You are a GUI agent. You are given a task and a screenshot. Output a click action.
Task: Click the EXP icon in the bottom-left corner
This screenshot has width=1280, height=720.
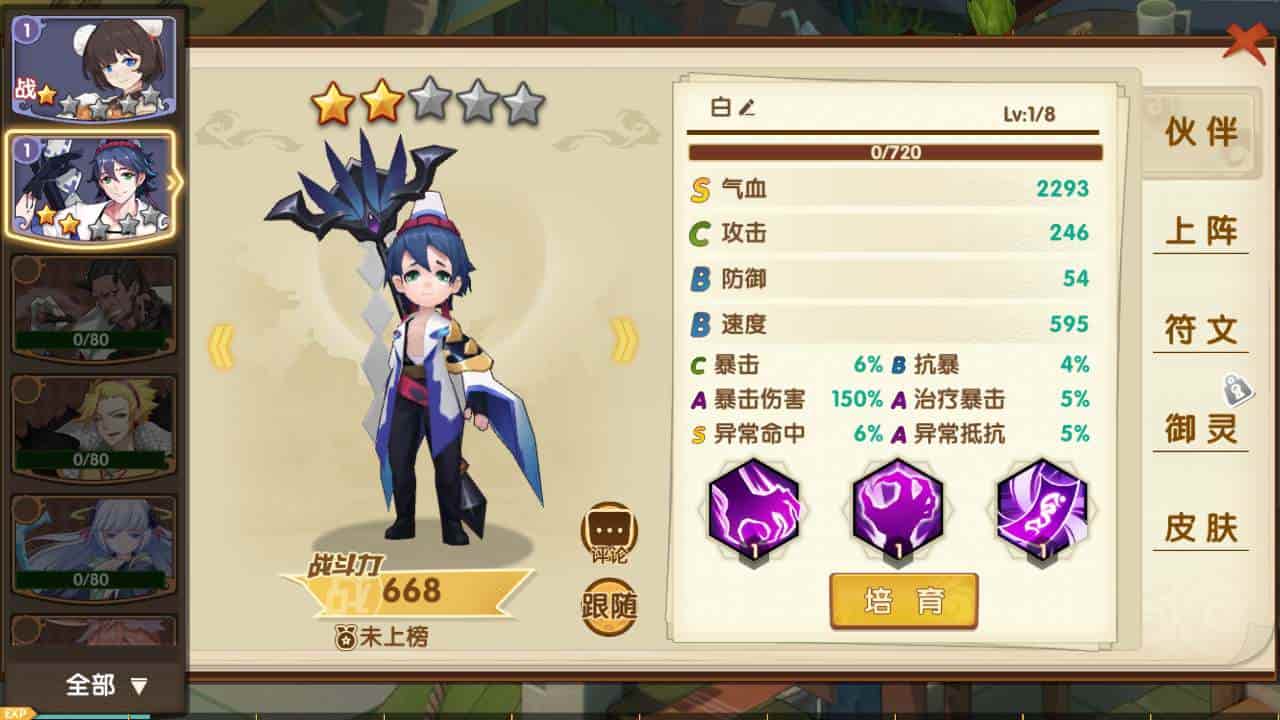(x=14, y=713)
